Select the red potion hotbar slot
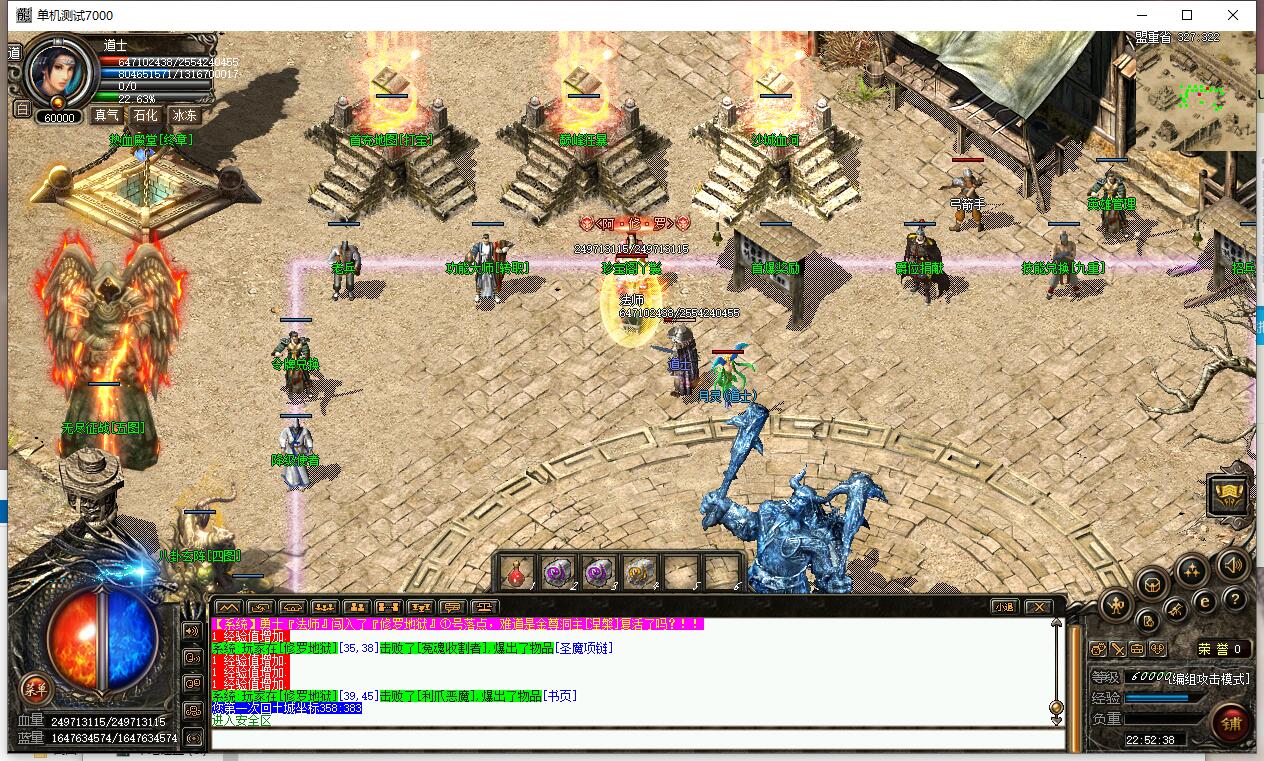This screenshot has height=761, width=1264. (517, 574)
